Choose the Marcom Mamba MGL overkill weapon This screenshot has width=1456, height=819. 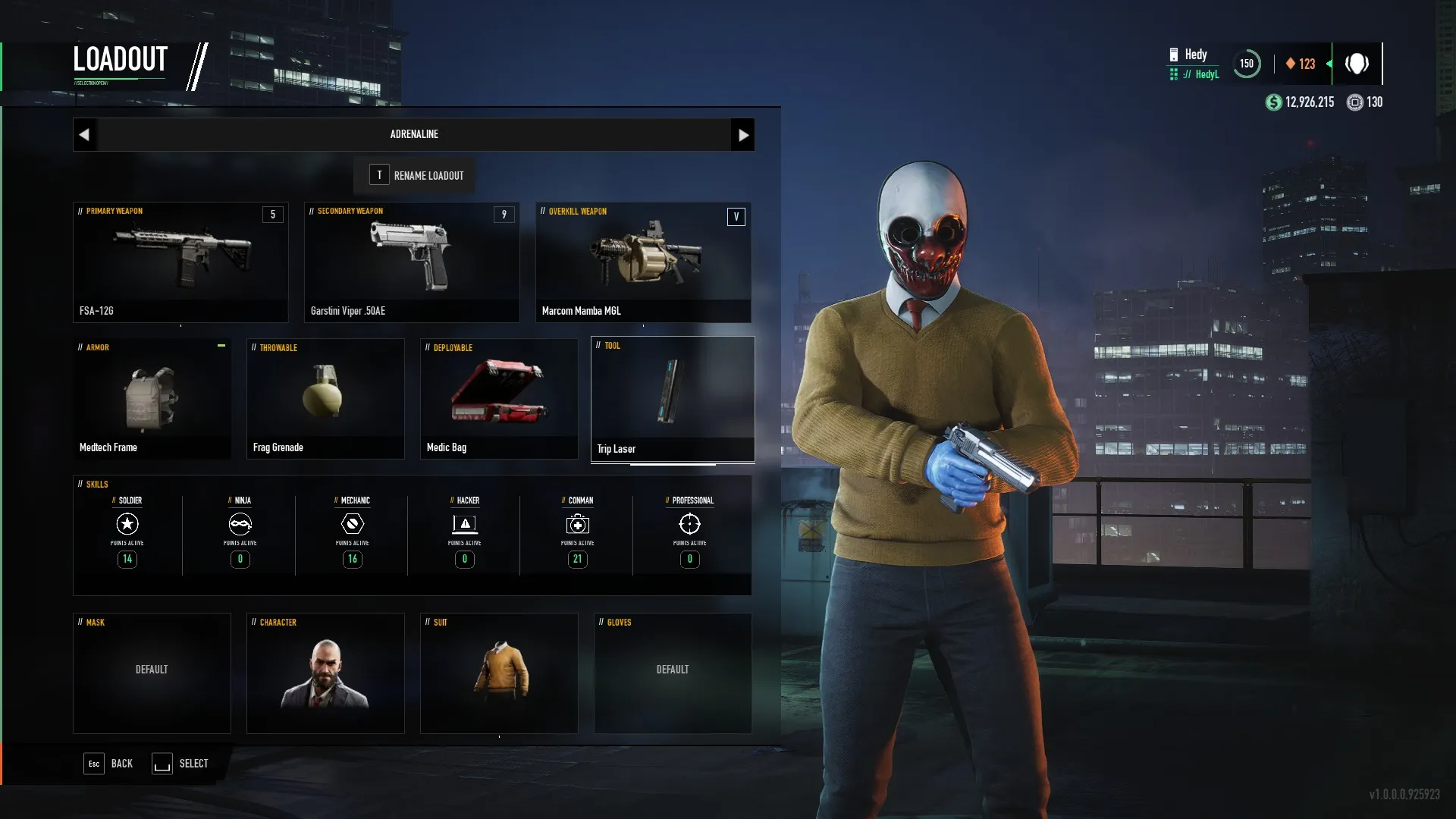[x=643, y=262]
